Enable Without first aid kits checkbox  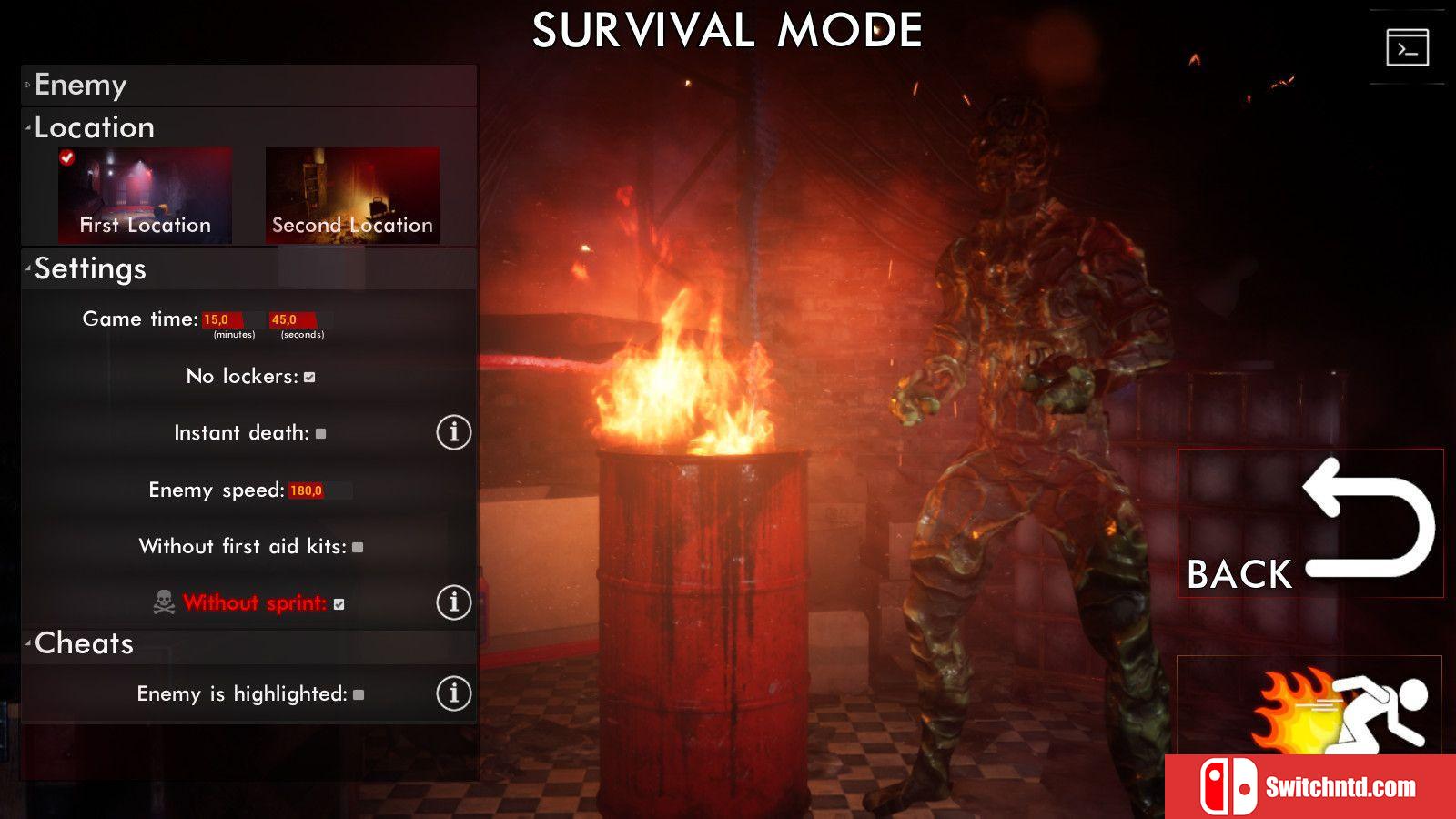click(x=358, y=548)
